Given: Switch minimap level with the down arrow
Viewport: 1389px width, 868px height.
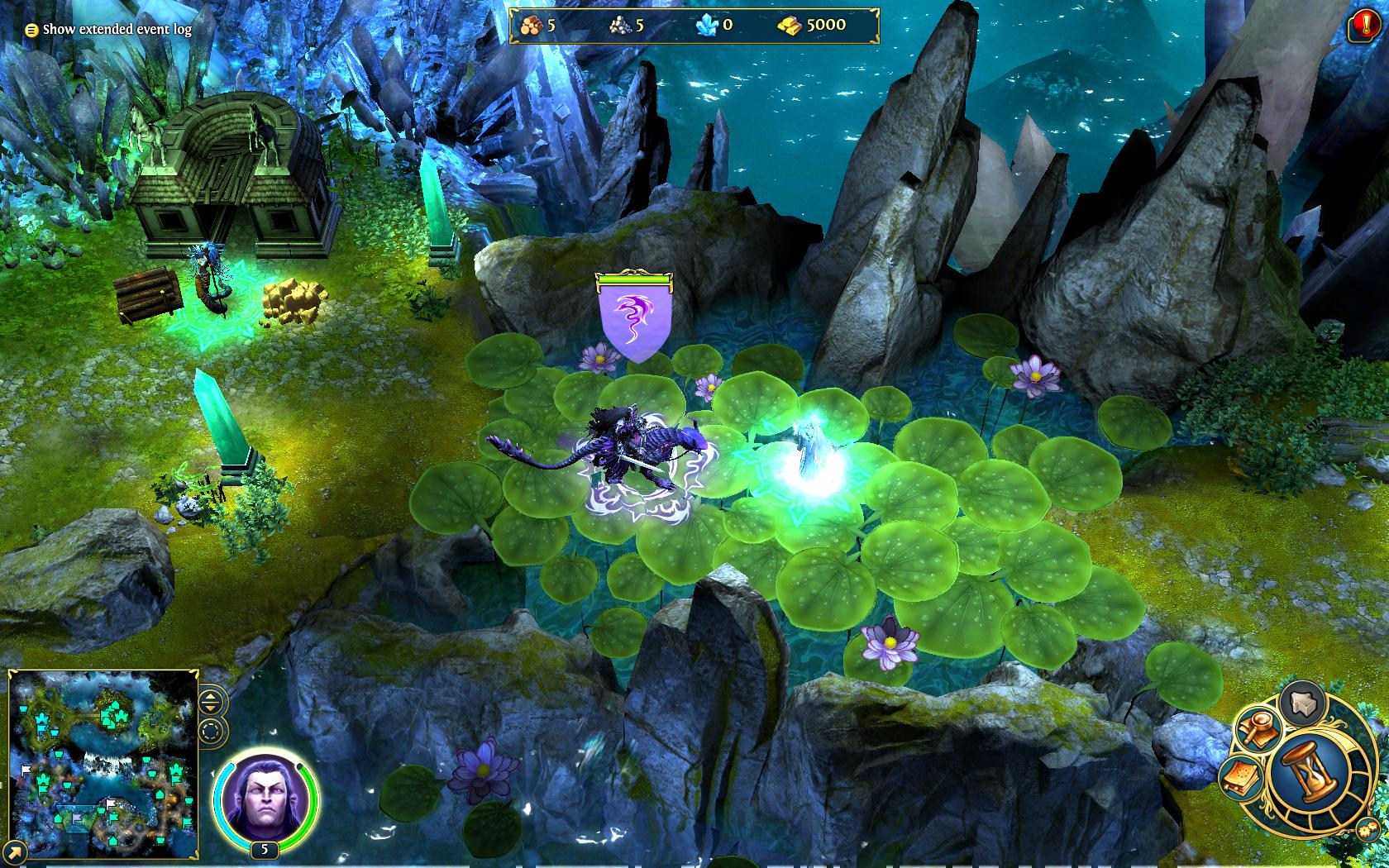Looking at the screenshot, I should pos(211,708).
